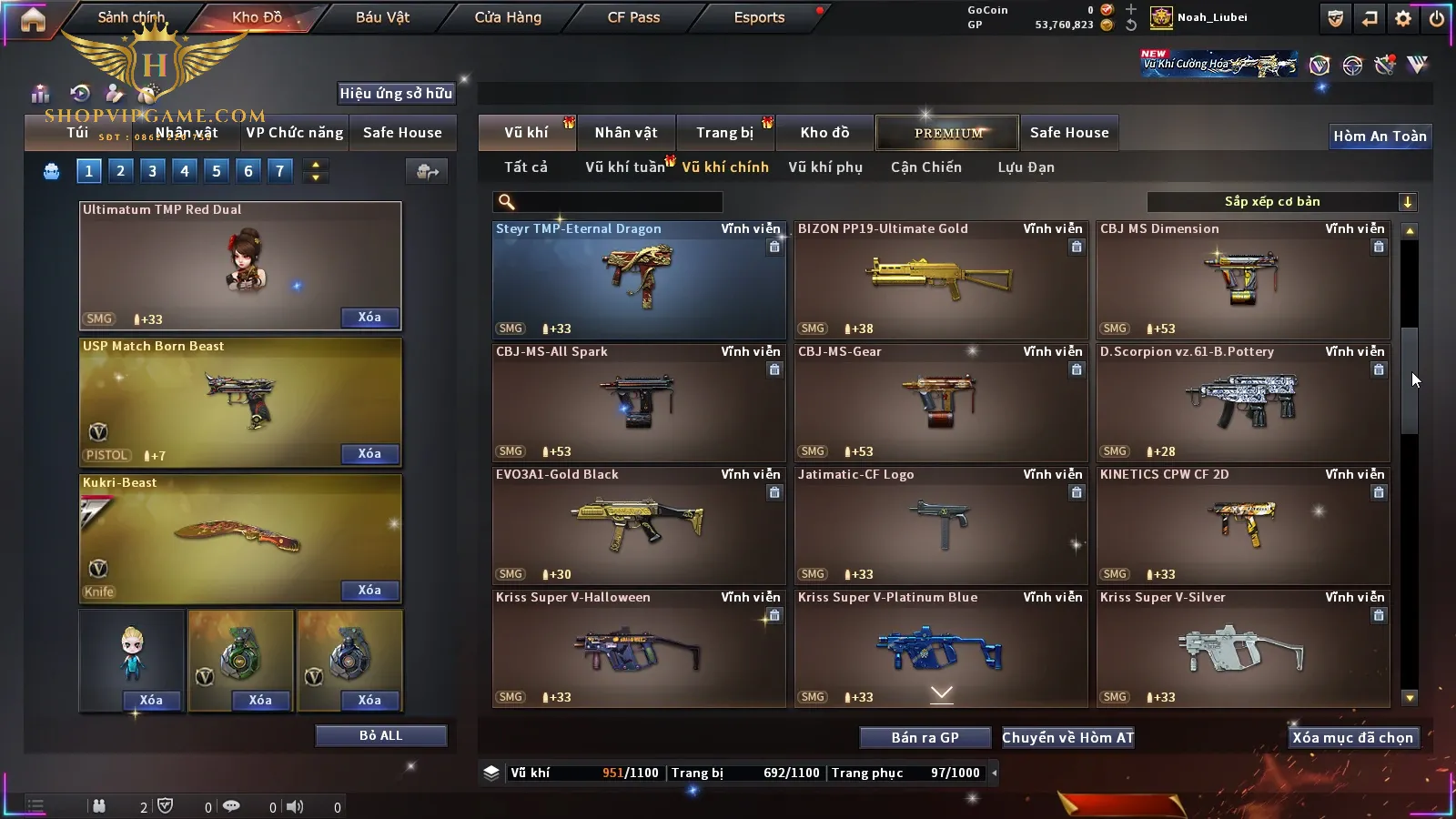This screenshot has height=819, width=1456.
Task: Open the PREMIUM tab
Action: (948, 133)
